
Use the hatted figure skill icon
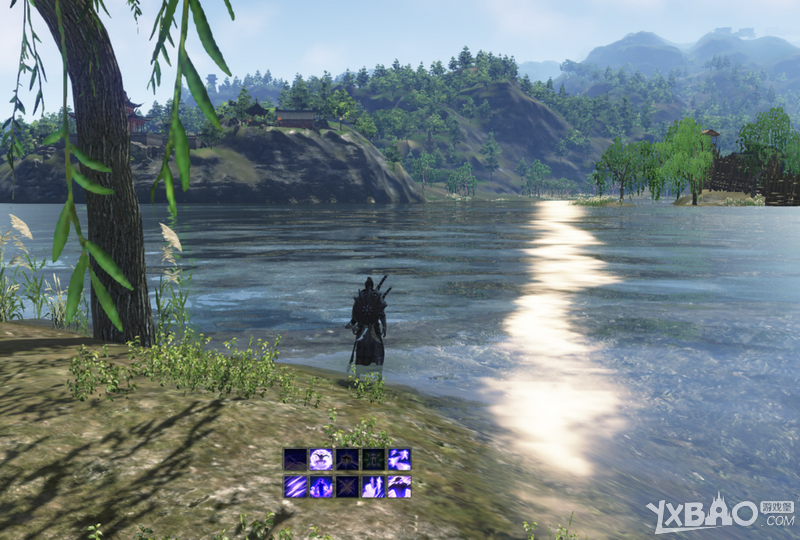coord(399,486)
